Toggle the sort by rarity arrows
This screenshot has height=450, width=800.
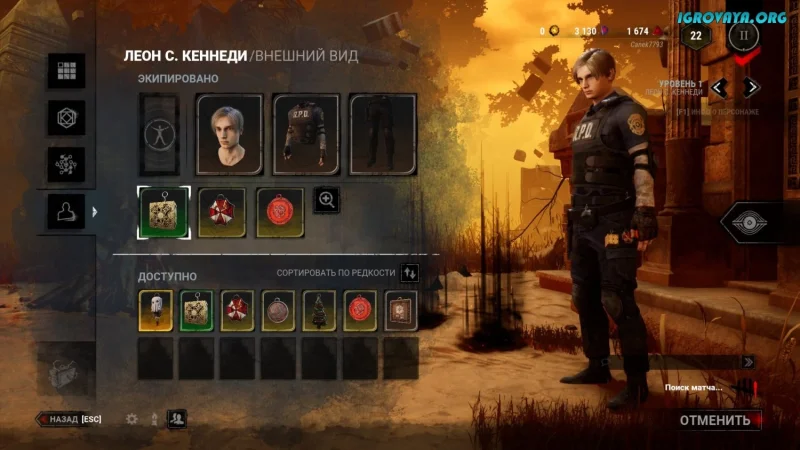click(x=410, y=272)
